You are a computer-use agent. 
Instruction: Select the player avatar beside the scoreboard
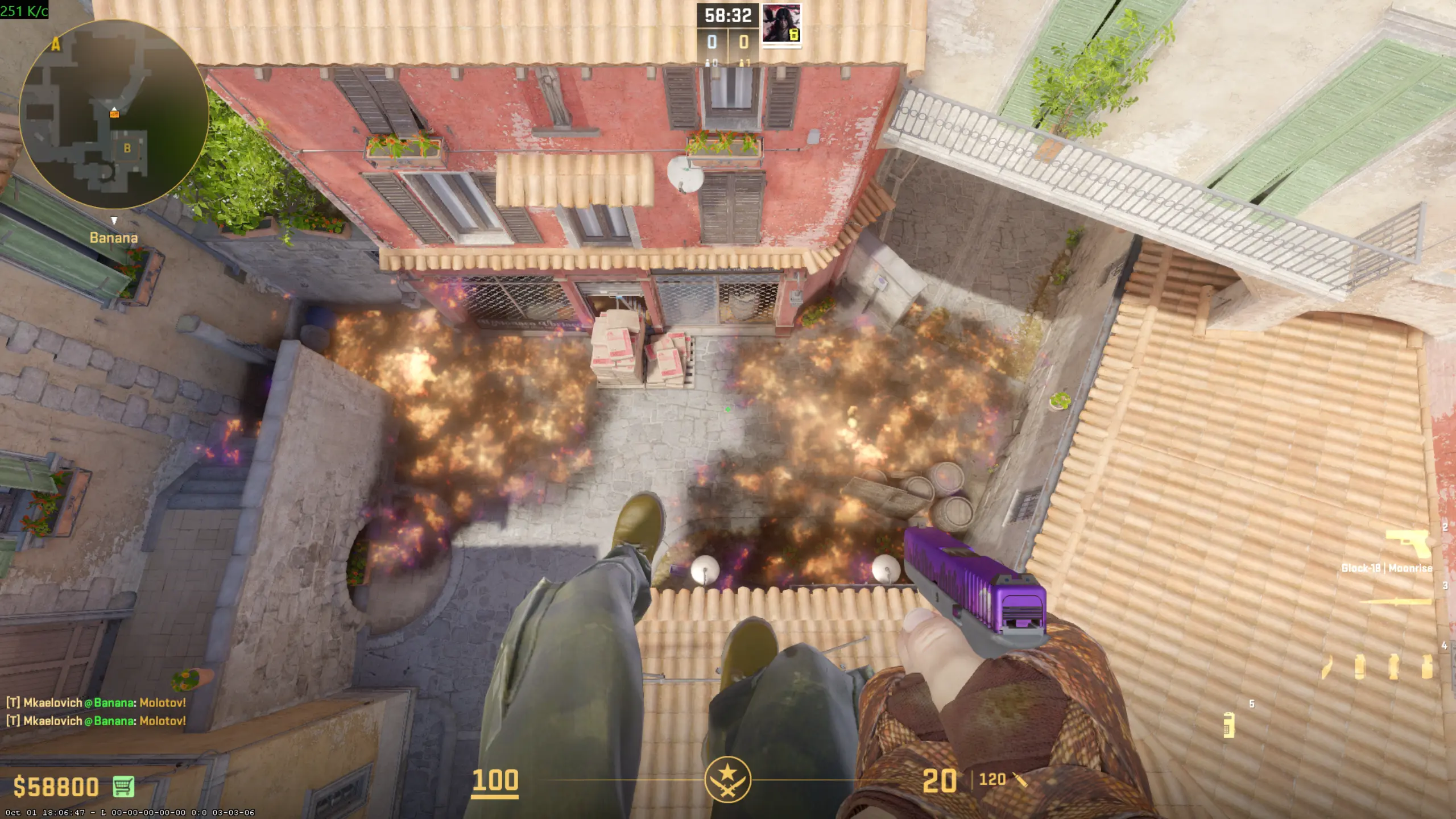[781, 24]
